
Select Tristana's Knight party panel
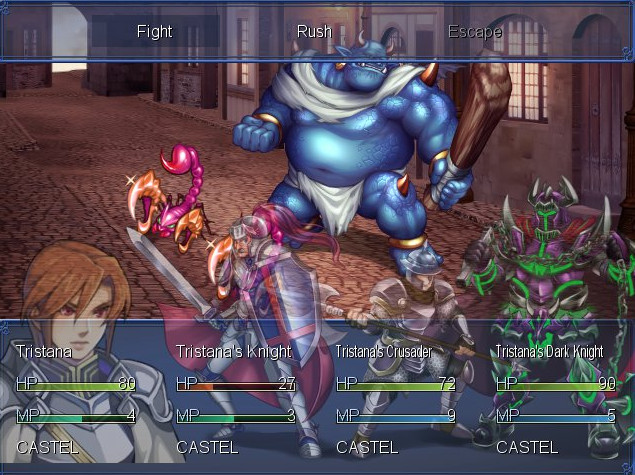point(237,398)
